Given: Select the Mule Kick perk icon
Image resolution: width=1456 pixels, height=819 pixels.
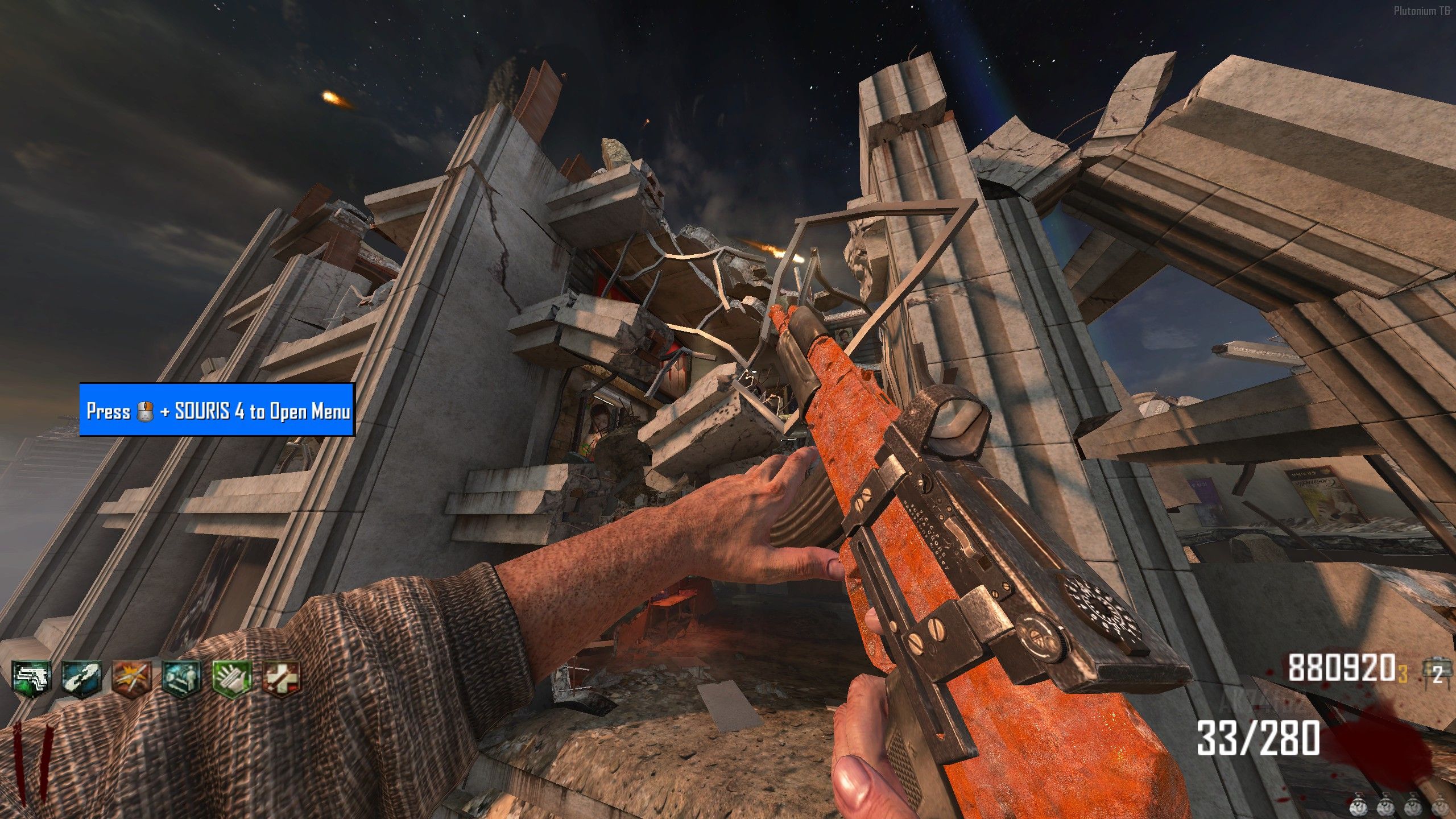Looking at the screenshot, I should coord(32,677).
